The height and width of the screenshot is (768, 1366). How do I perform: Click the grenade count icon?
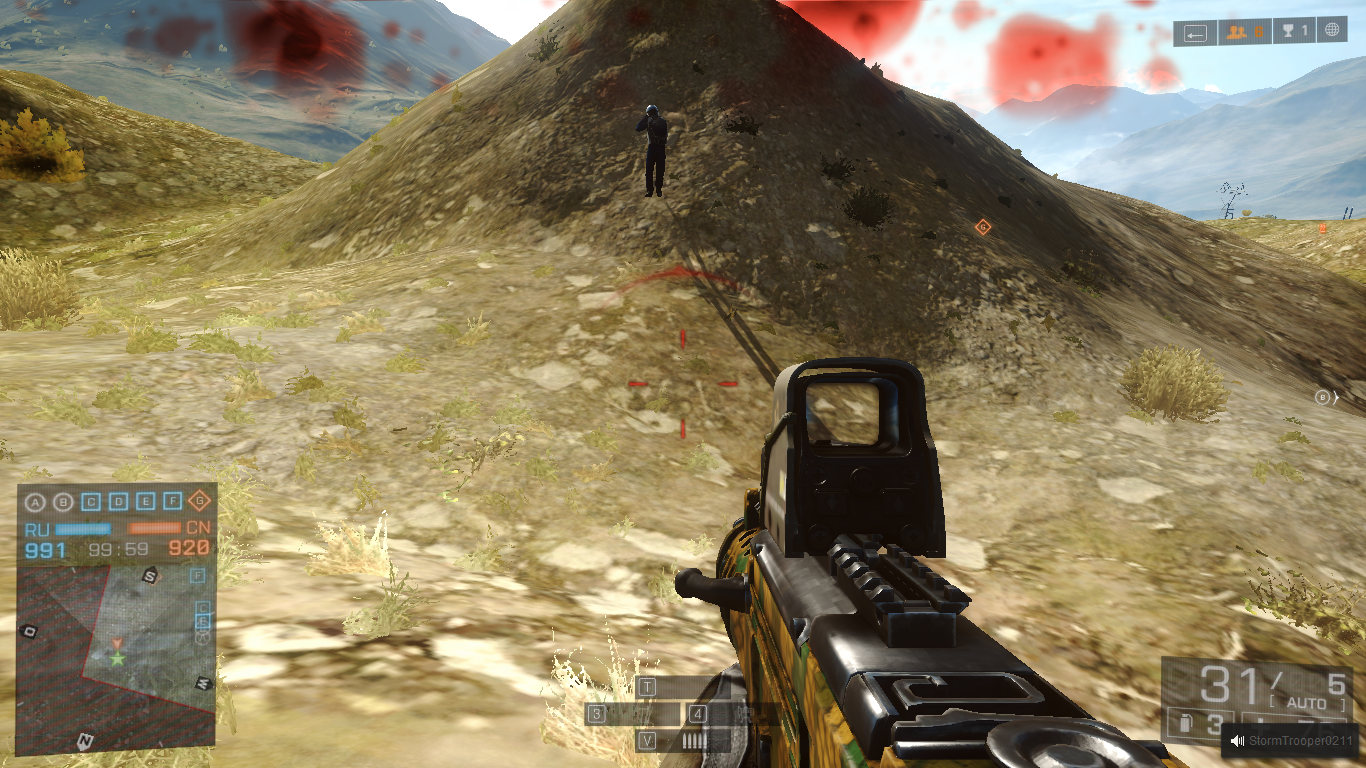pos(1186,724)
